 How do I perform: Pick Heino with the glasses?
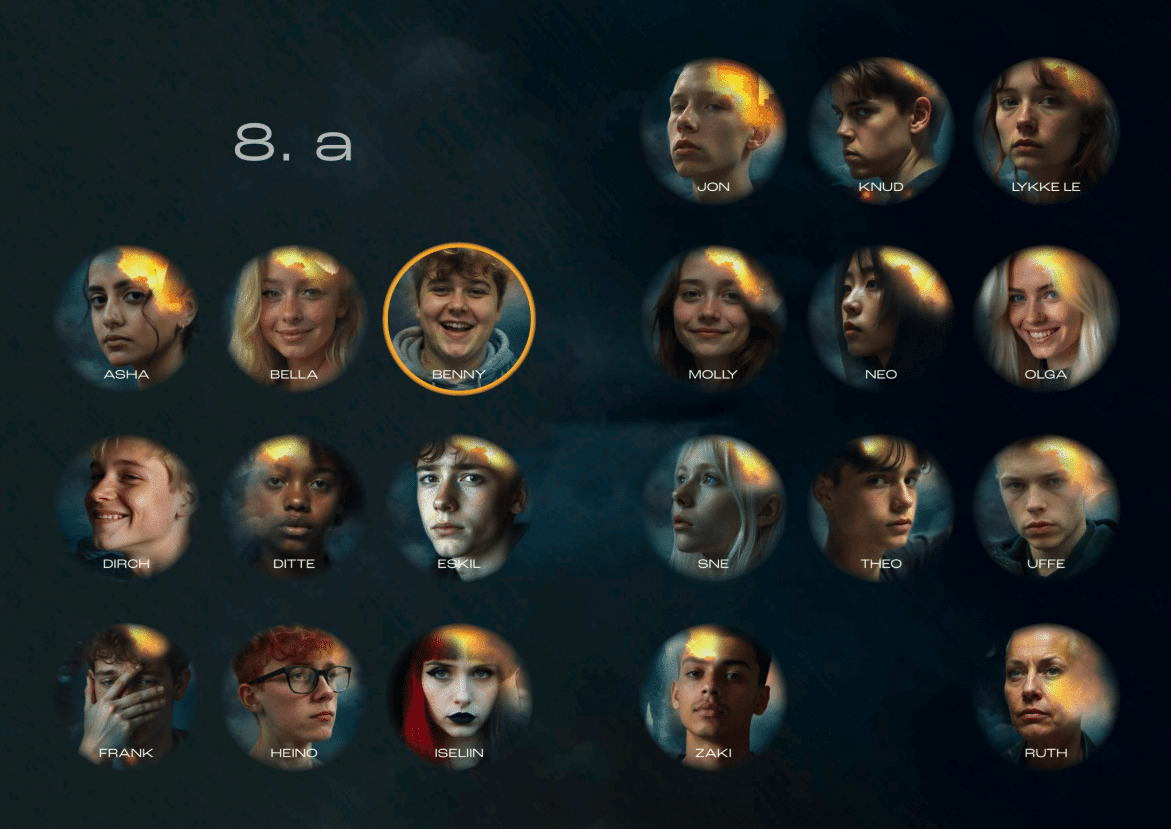(294, 694)
